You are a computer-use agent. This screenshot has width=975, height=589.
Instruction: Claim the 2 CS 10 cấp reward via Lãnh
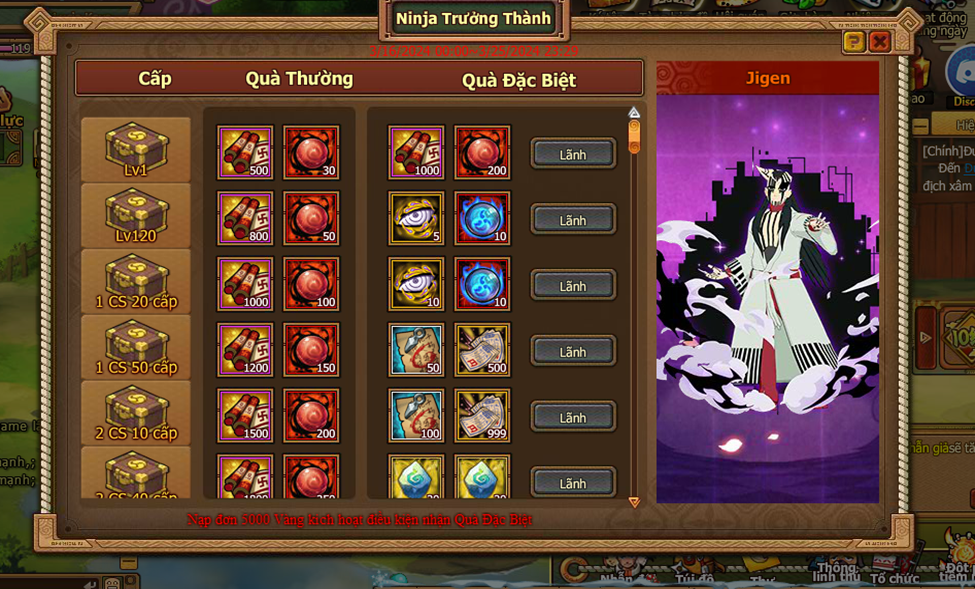(573, 418)
